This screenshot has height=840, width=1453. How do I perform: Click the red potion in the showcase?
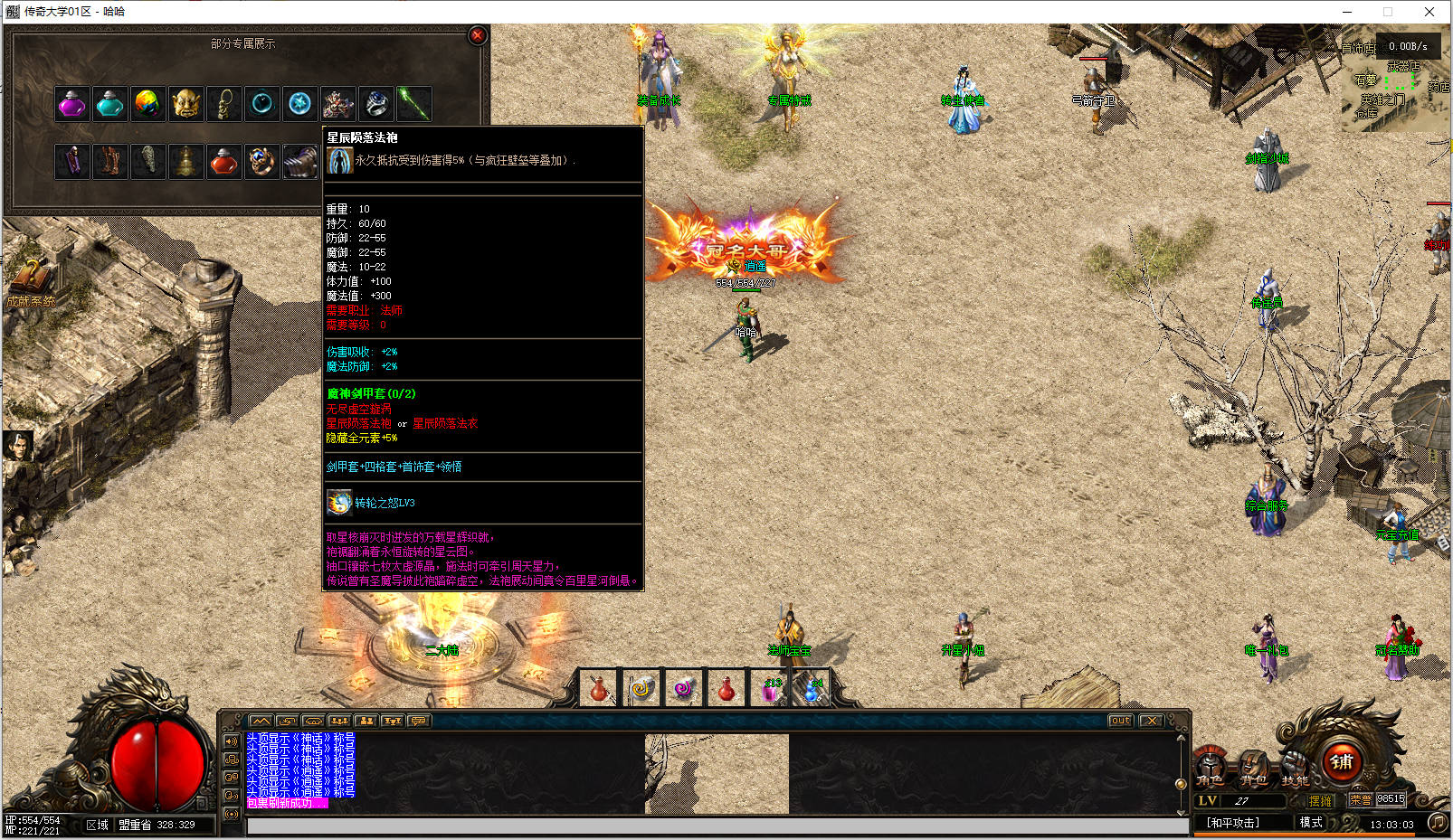tap(224, 162)
